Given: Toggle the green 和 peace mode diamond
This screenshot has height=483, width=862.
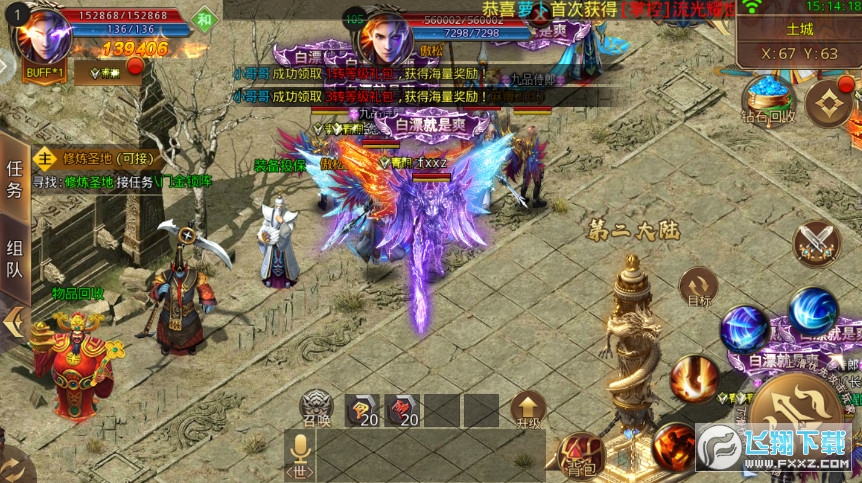Looking at the screenshot, I should point(206,20).
